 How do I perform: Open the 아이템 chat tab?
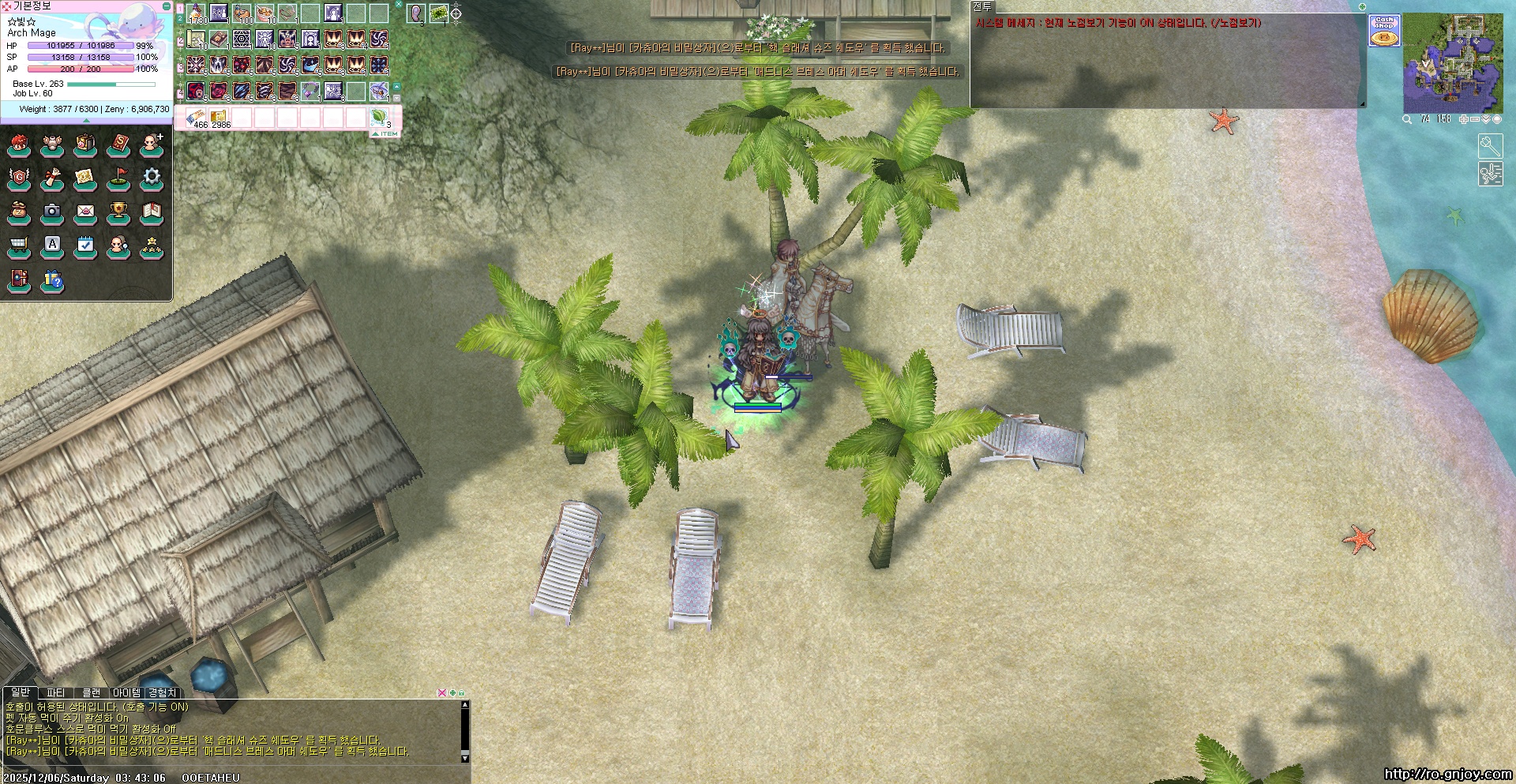(126, 693)
